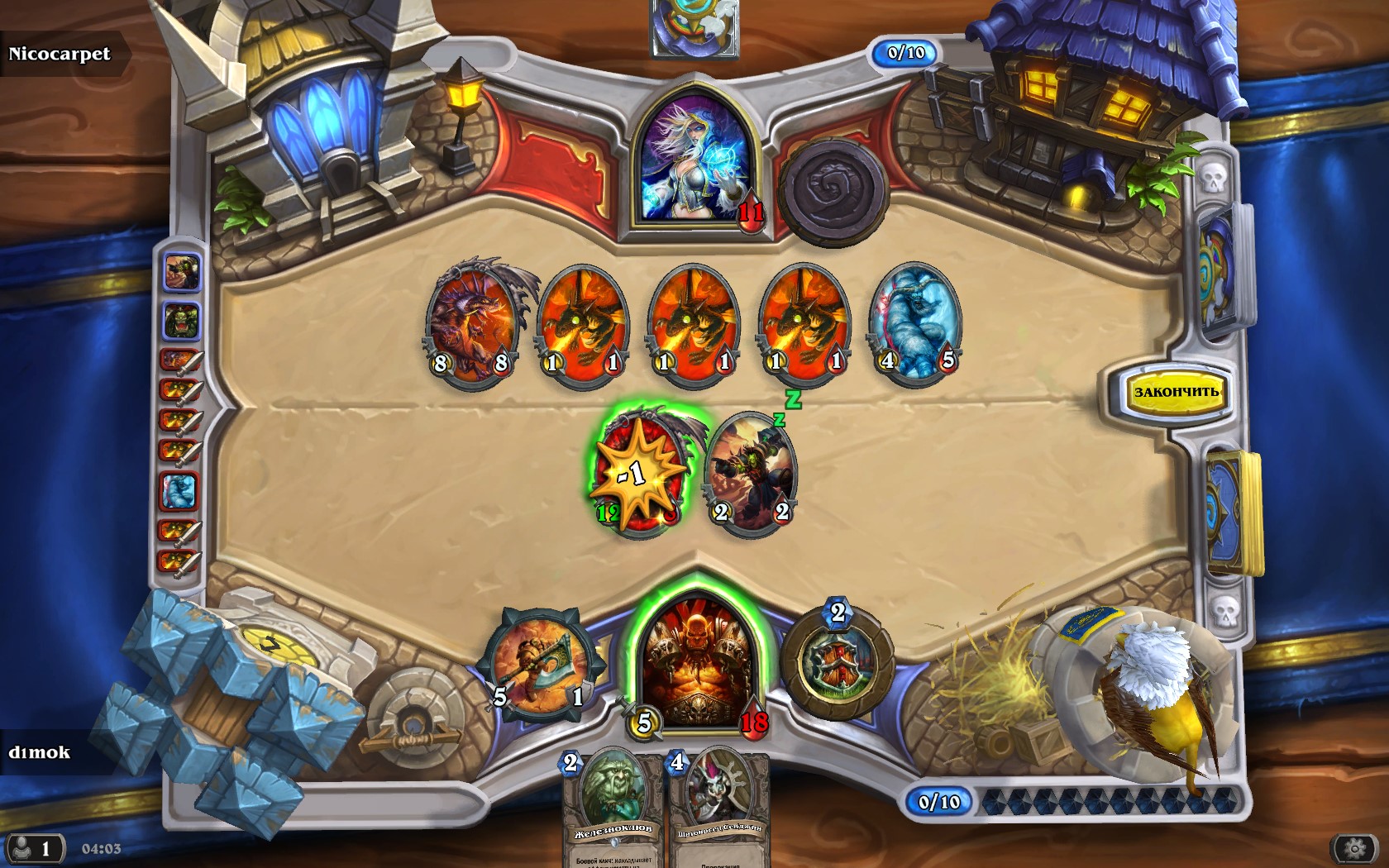
Task: Show the spectator count indicator
Action: pyautogui.click(x=33, y=849)
